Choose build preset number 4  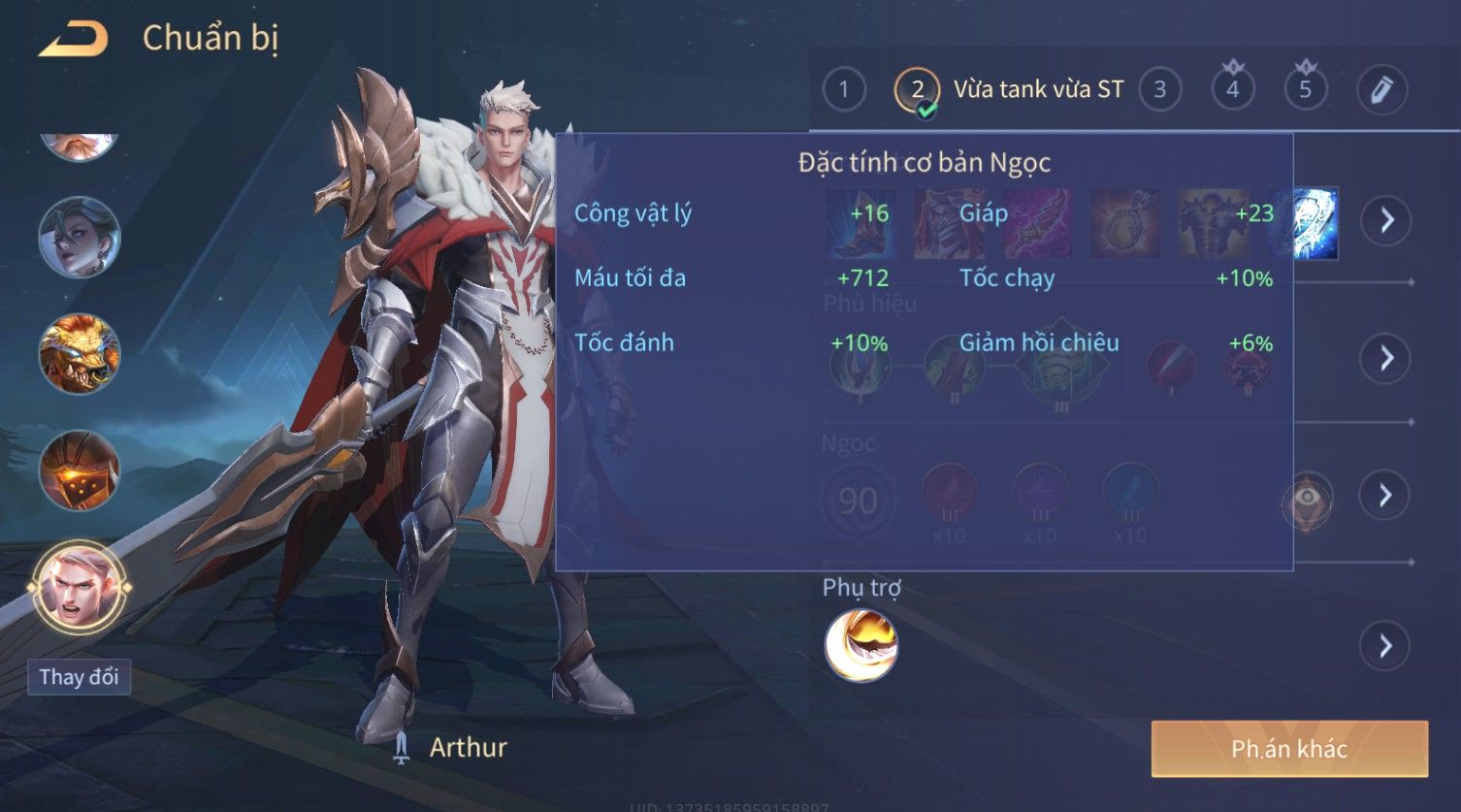(x=1232, y=90)
